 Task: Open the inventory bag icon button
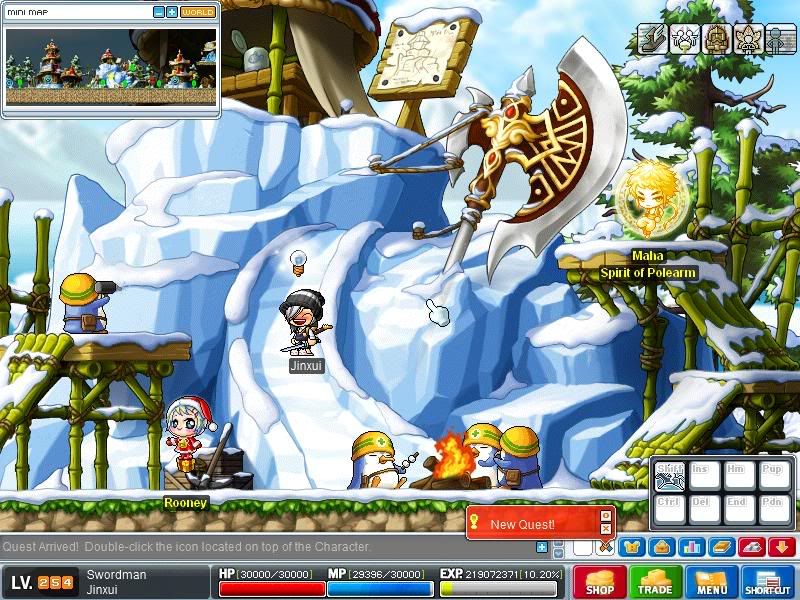click(x=661, y=547)
